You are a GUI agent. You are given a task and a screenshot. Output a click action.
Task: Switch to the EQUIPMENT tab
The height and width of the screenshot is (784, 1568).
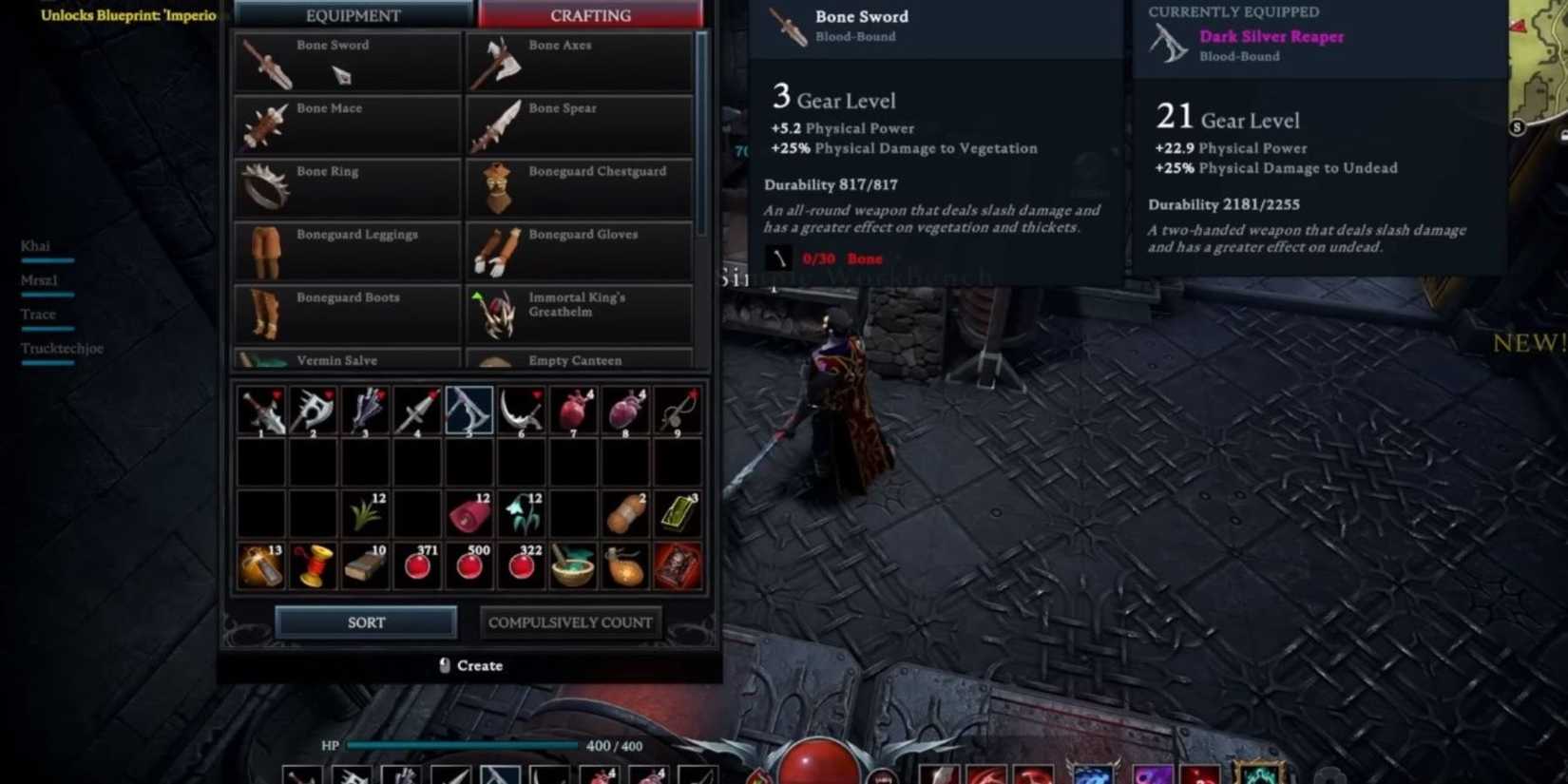click(x=353, y=15)
